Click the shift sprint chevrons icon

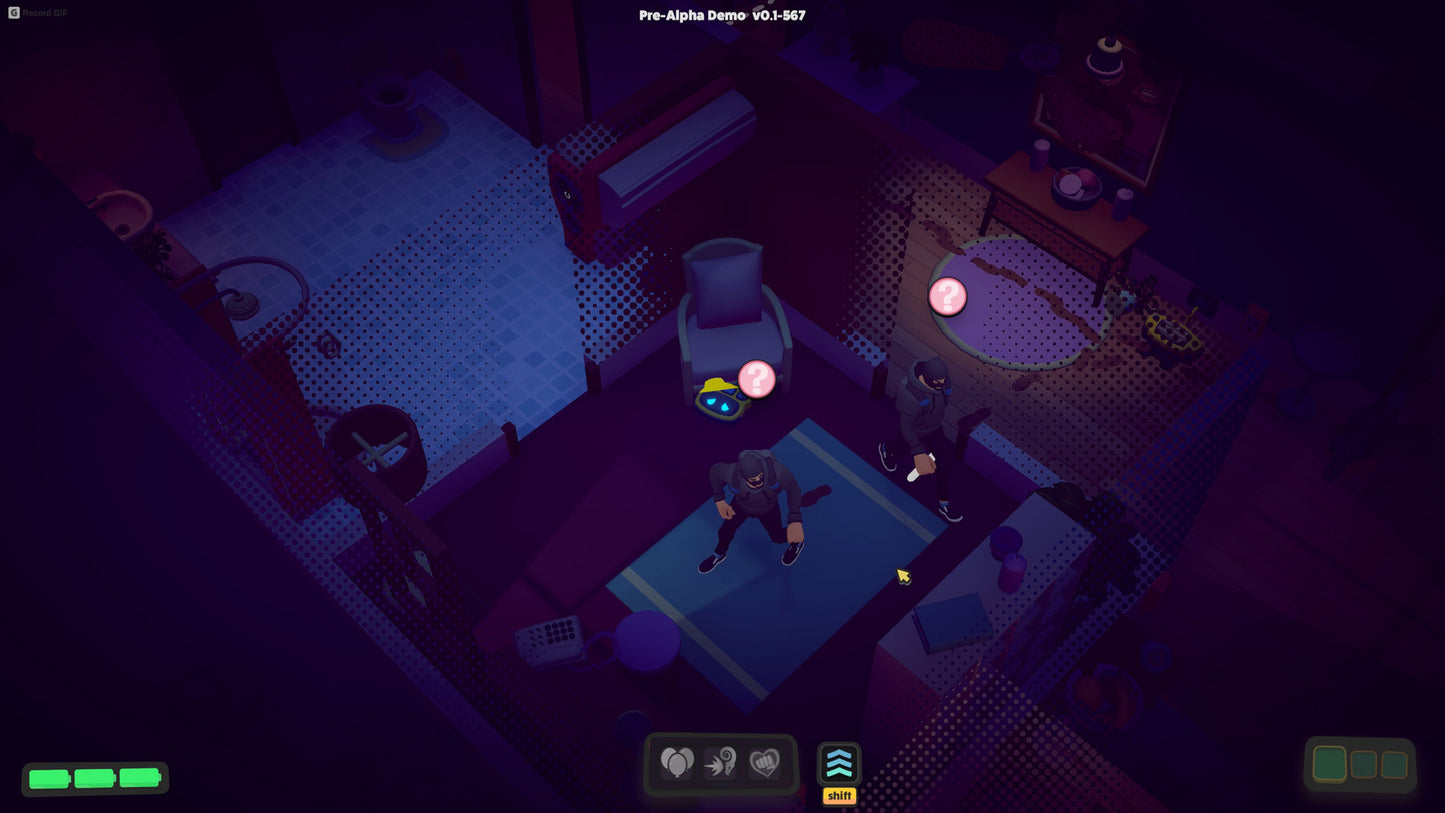click(x=838, y=765)
